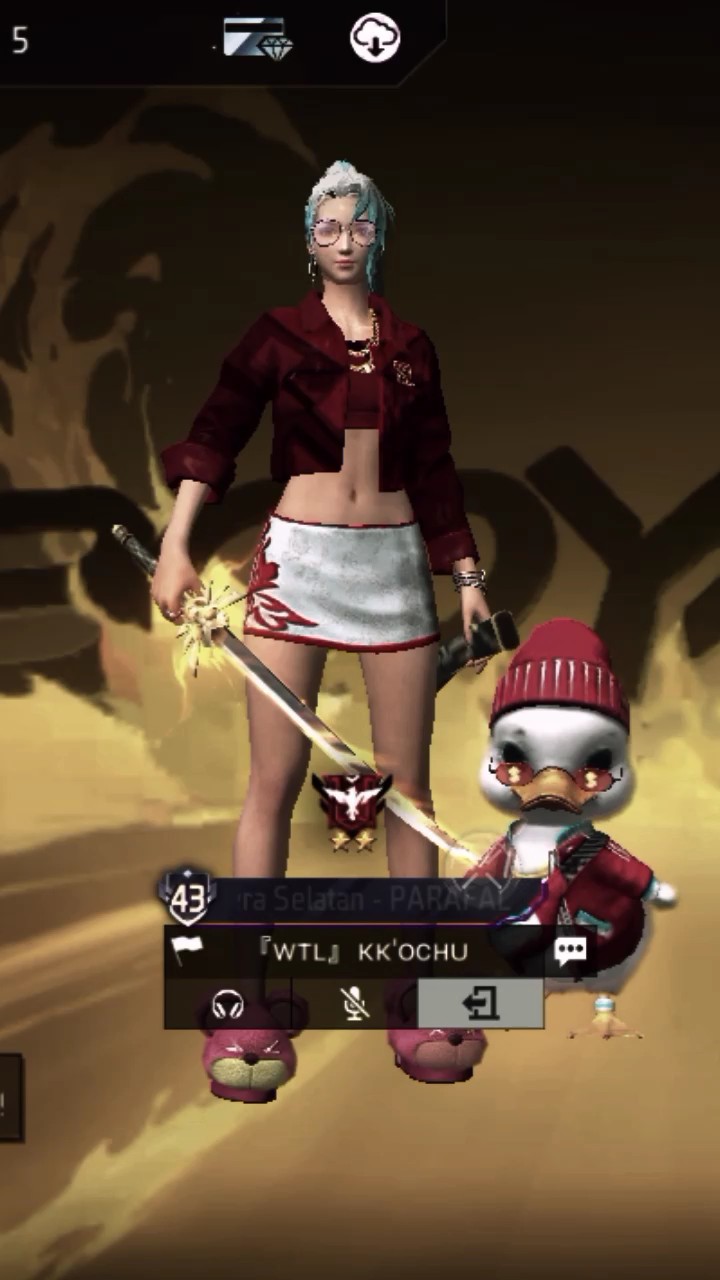Select the 『WTL』 KK'OCHU player name
Viewport: 720px width, 1280px height.
tap(363, 951)
